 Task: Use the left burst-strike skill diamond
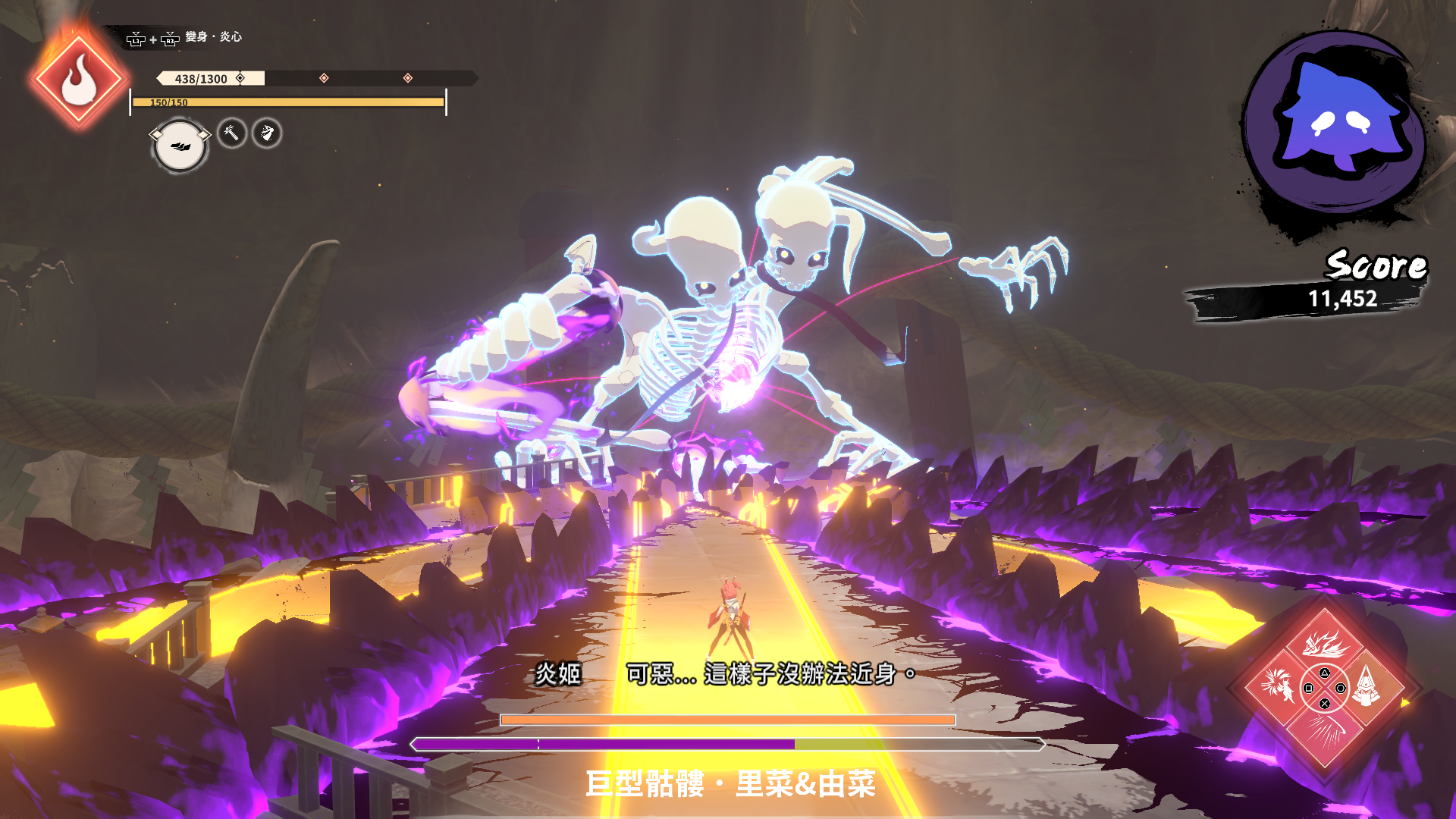pyautogui.click(x=1279, y=687)
